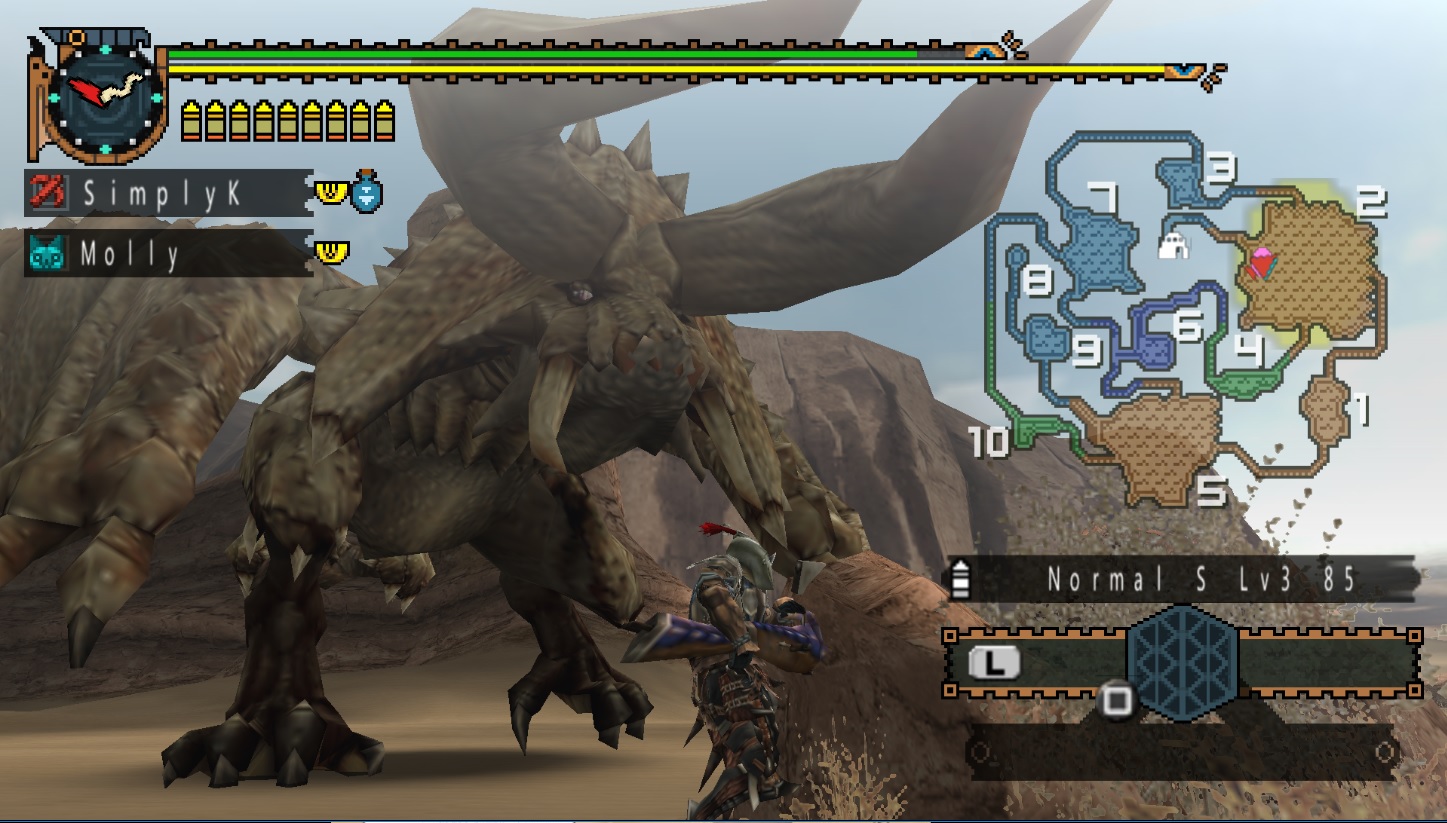Click the hexagonal item selector slot
The width and height of the screenshot is (1447, 823).
(x=1182, y=660)
